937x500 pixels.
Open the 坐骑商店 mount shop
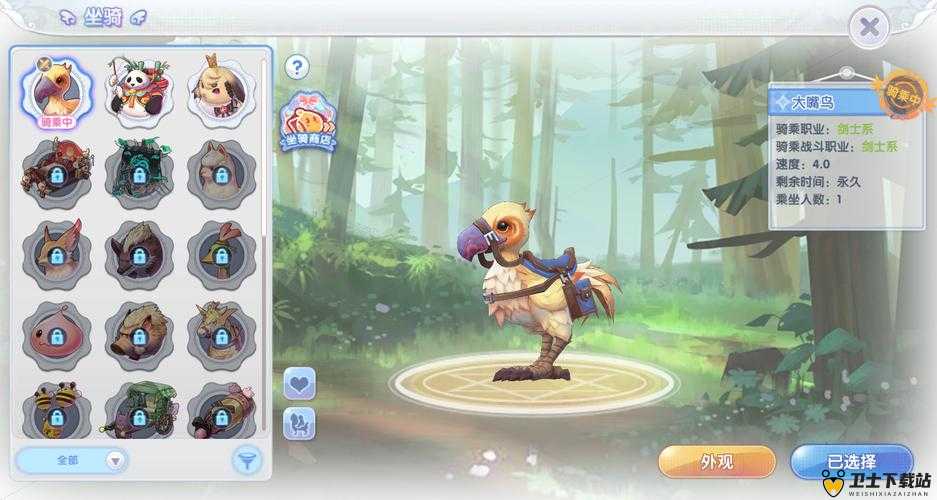pos(308,124)
